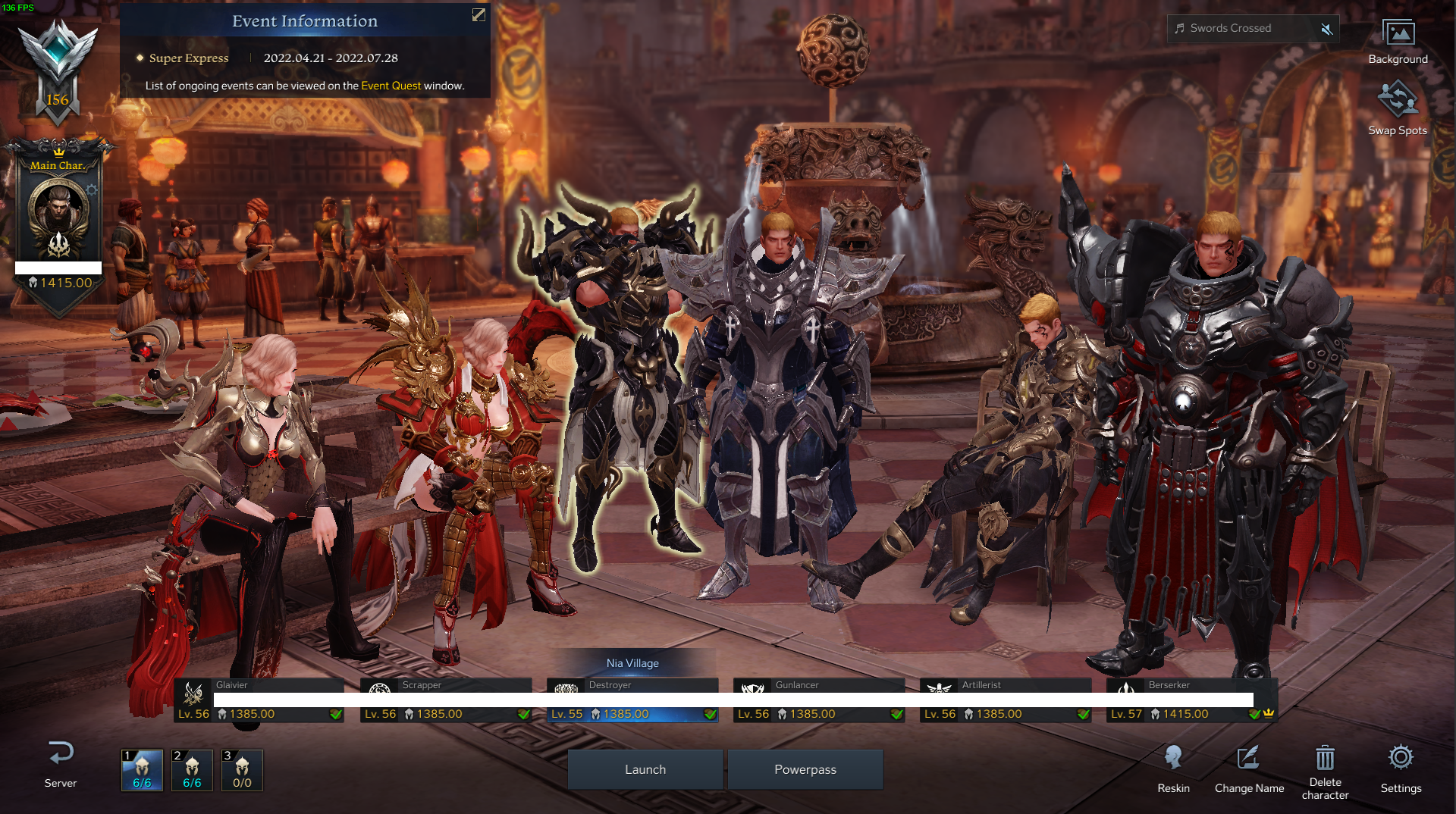Screen dimensions: 1456x814
Task: Select the Glaivier character slot
Action: 259,700
